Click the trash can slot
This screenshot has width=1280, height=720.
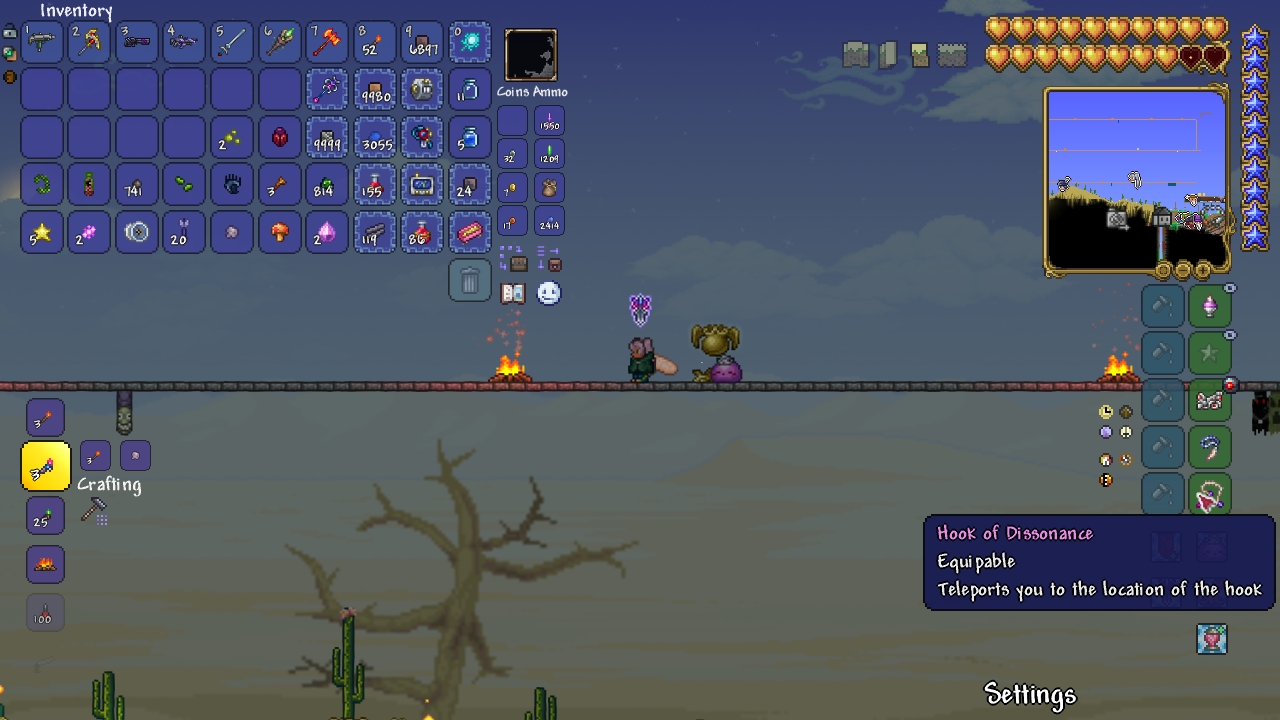[x=470, y=281]
